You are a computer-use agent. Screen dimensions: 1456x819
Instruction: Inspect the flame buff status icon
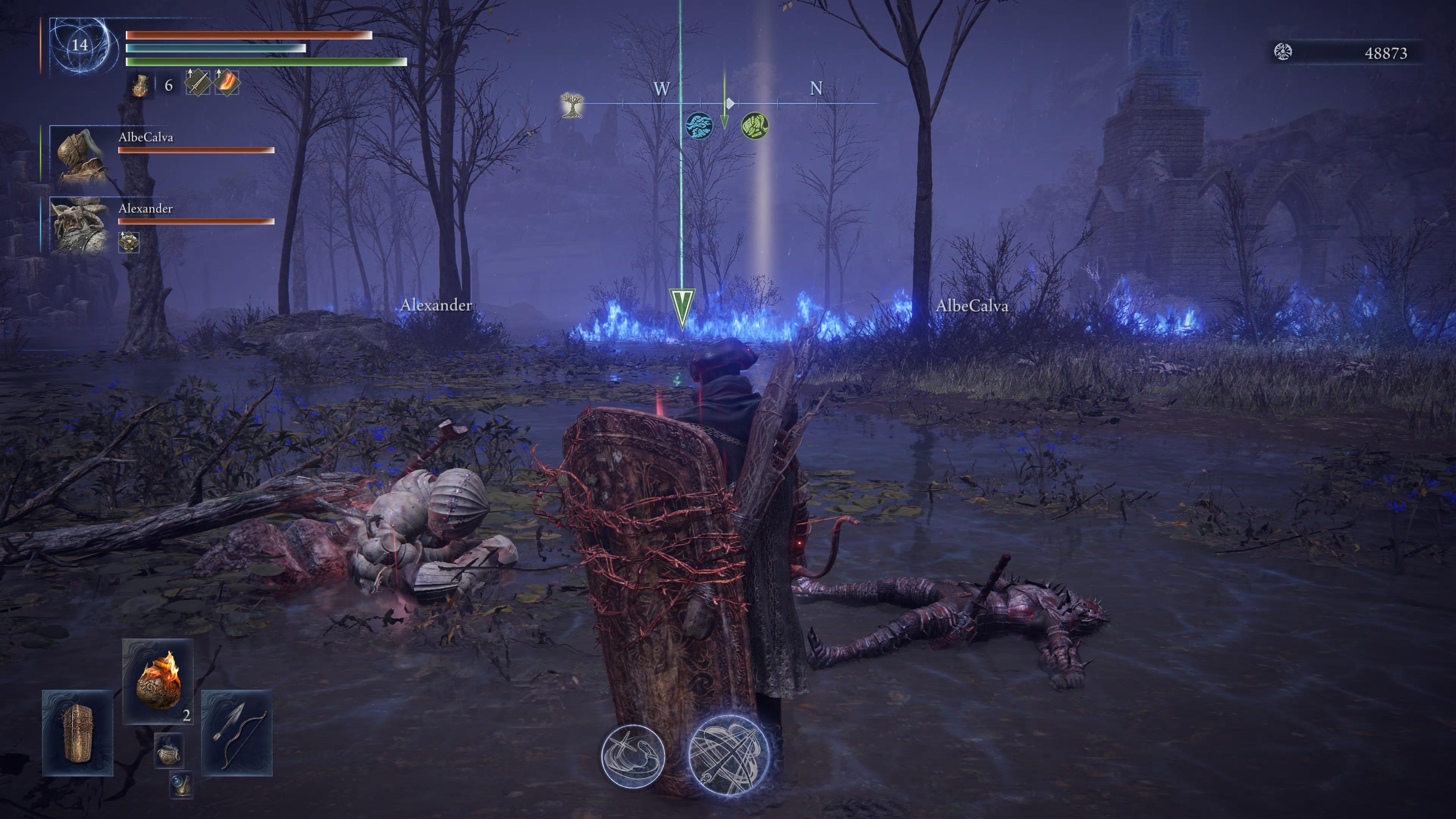click(227, 83)
